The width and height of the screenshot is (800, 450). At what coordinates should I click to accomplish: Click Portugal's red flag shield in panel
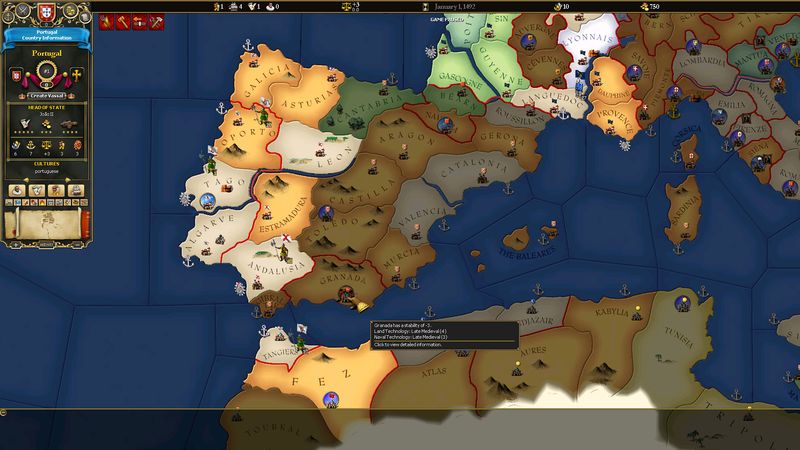16,76
